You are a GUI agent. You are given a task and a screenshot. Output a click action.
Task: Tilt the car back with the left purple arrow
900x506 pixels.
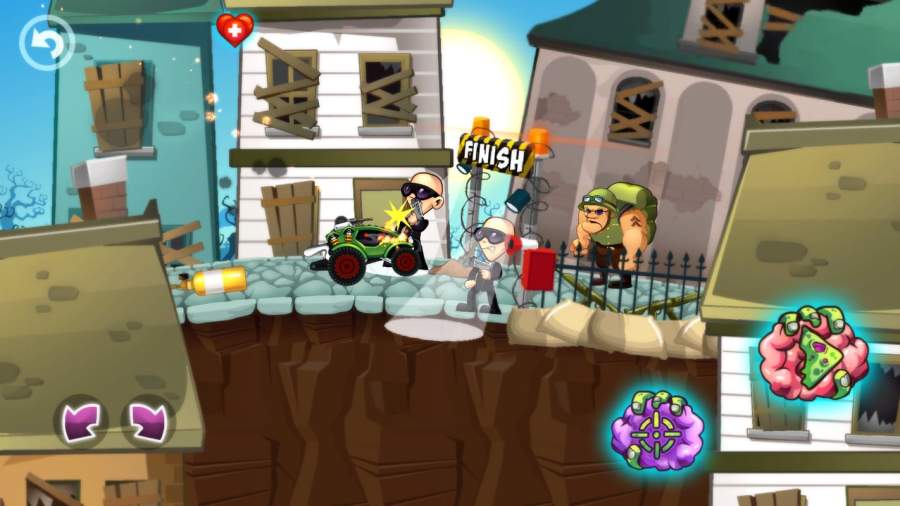pos(80,420)
